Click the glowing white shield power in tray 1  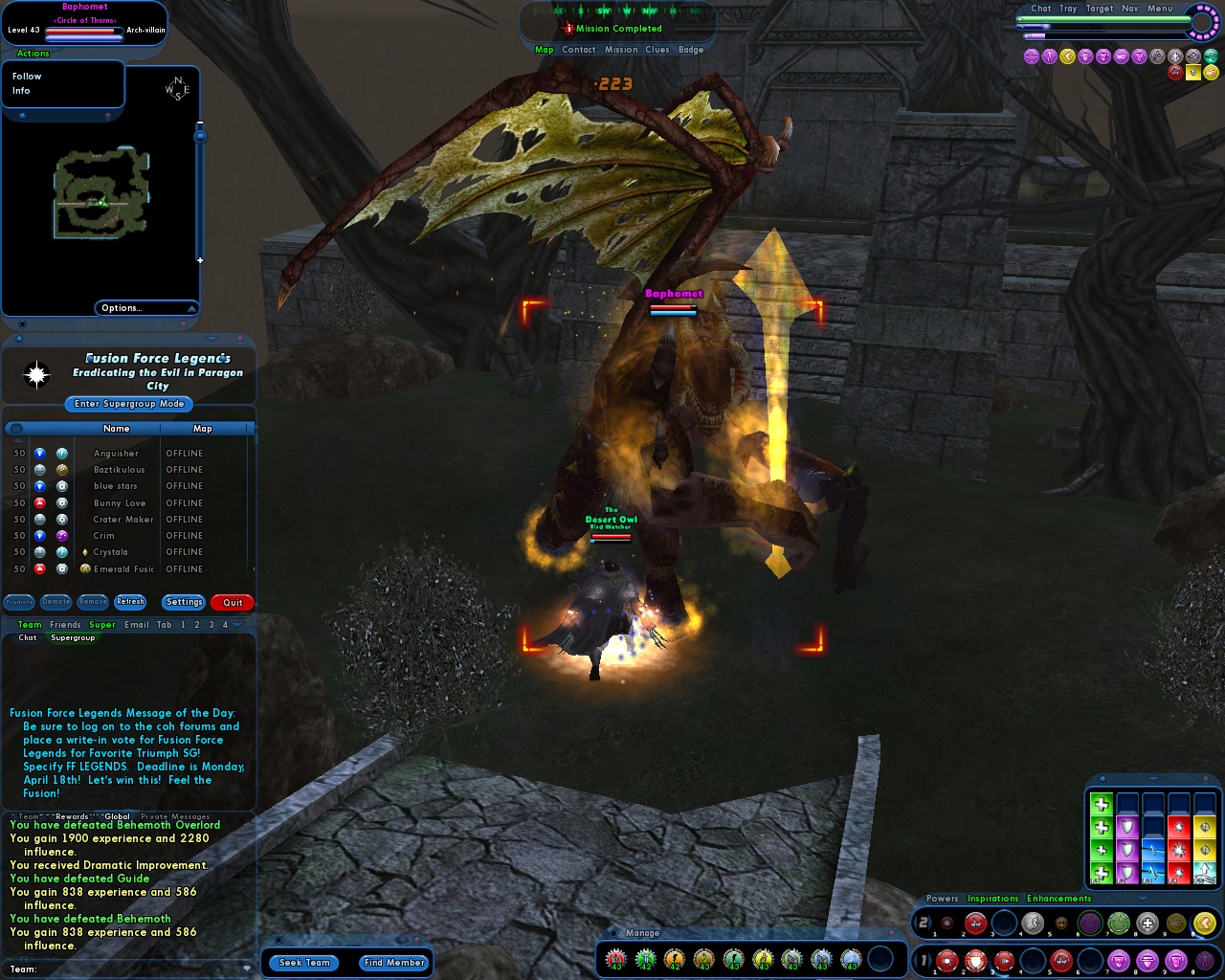(976, 960)
